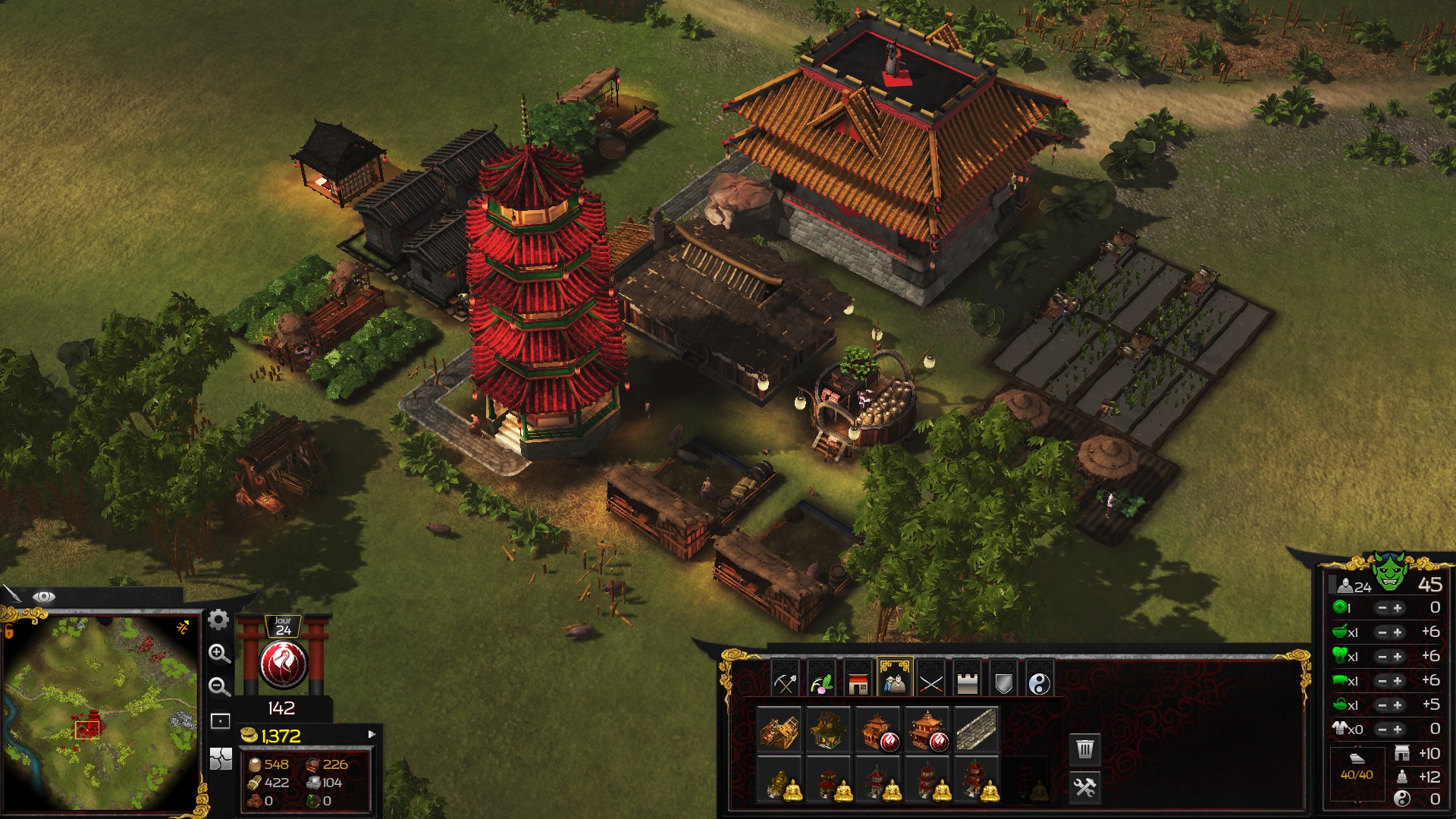Increase the clothing ration level
The image size is (1456, 819).
(1398, 730)
